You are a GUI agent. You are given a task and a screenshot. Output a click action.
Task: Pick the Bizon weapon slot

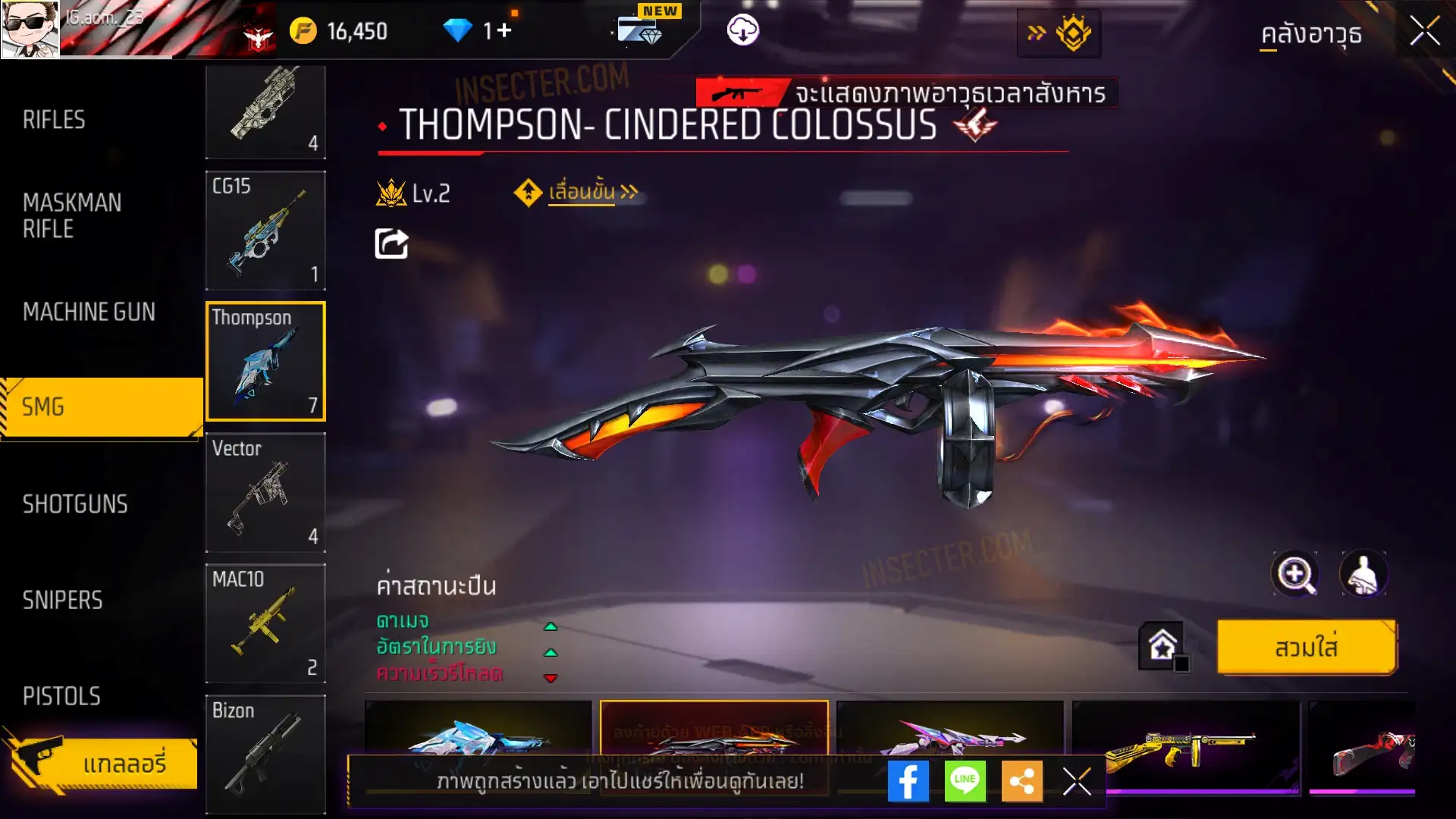coord(265,754)
